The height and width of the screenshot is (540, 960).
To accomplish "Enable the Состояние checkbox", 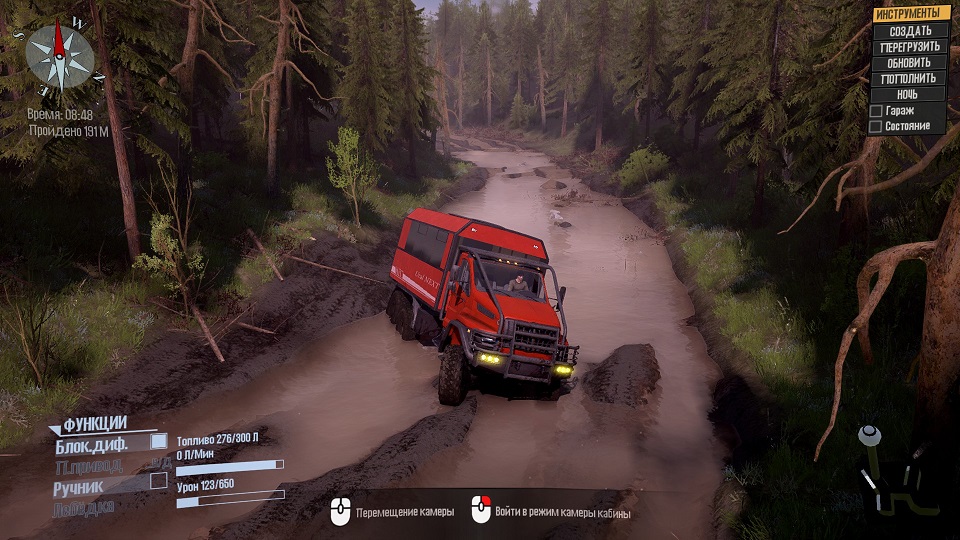I will pyautogui.click(x=876, y=127).
